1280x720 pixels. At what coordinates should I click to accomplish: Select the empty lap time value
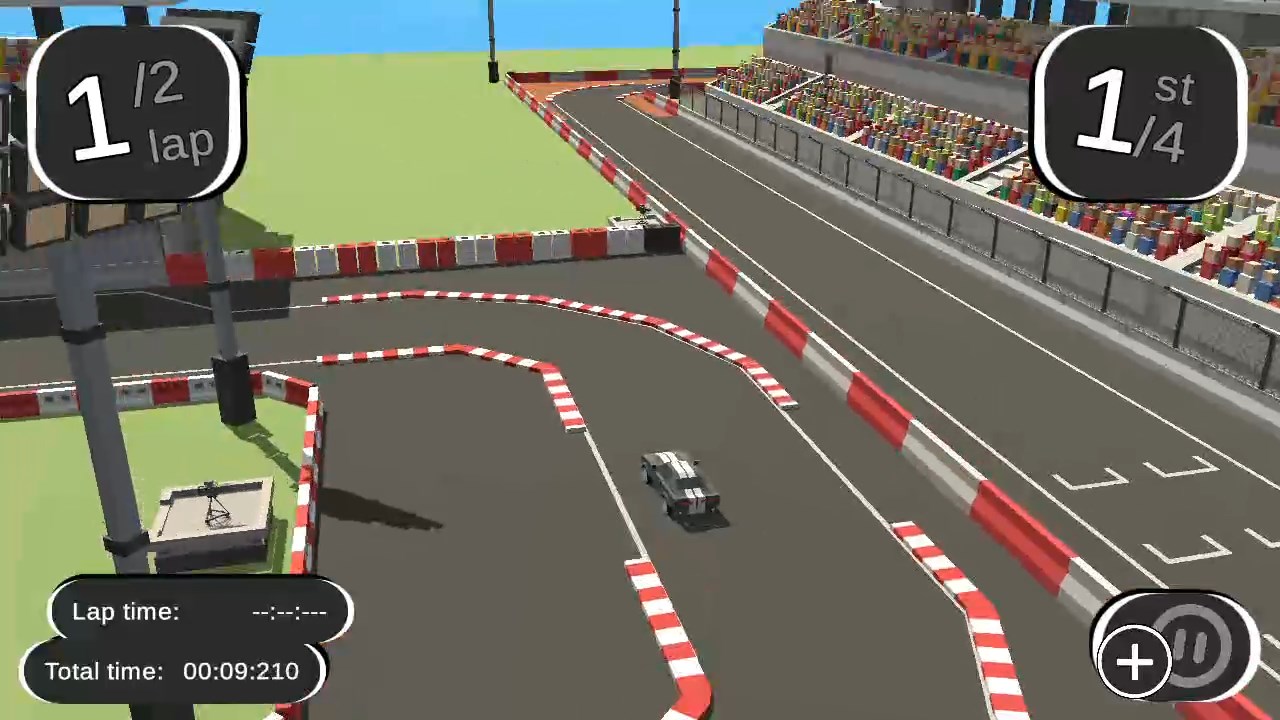click(x=288, y=611)
